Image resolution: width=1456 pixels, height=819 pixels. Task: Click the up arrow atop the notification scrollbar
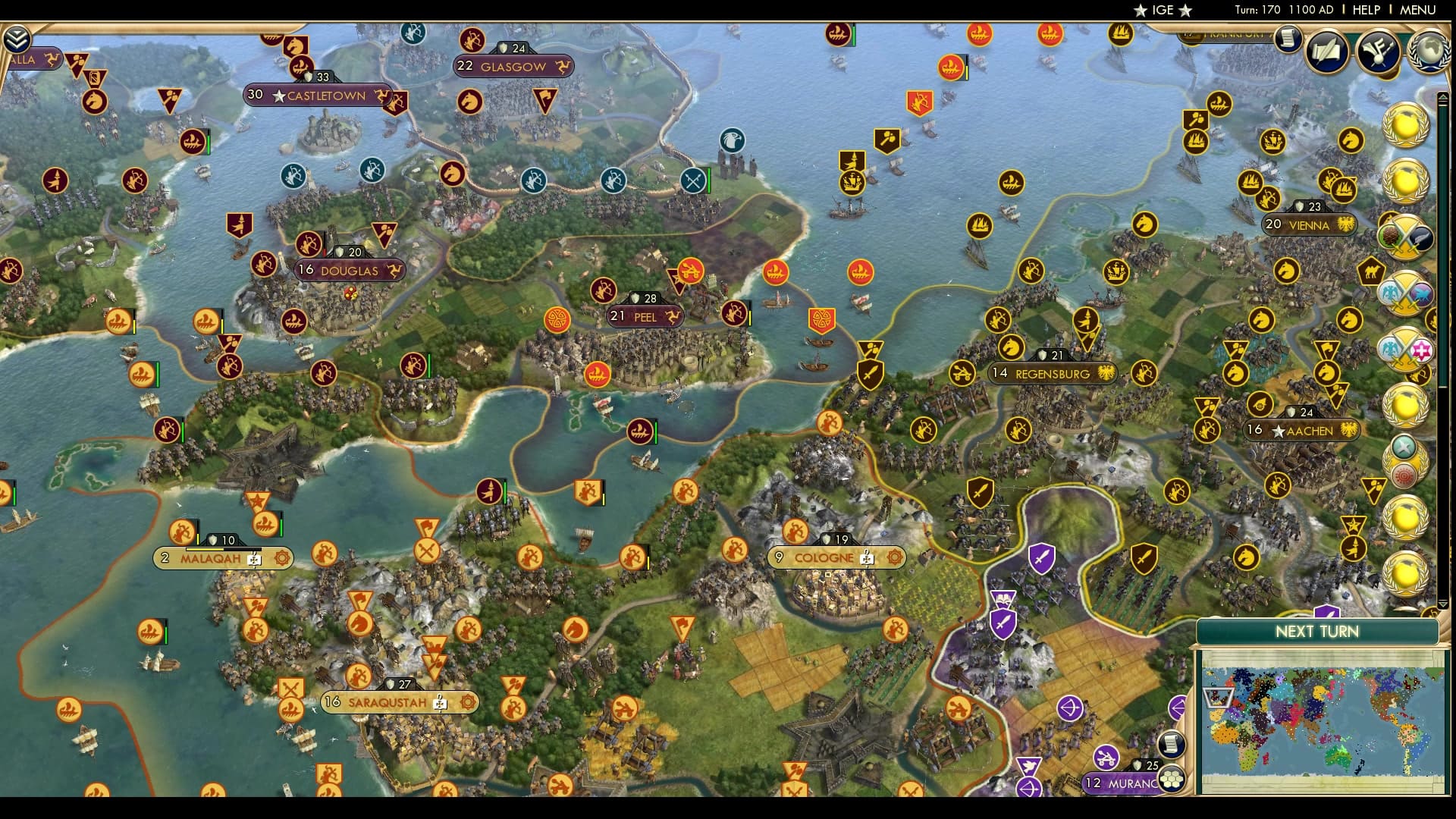pos(1444,97)
